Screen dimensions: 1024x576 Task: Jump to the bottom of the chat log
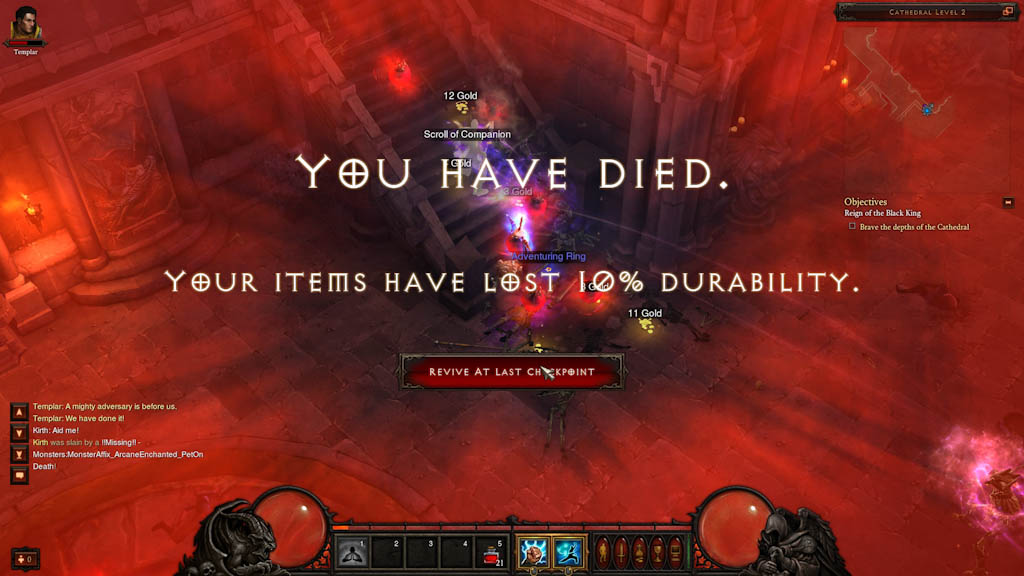pyautogui.click(x=19, y=455)
